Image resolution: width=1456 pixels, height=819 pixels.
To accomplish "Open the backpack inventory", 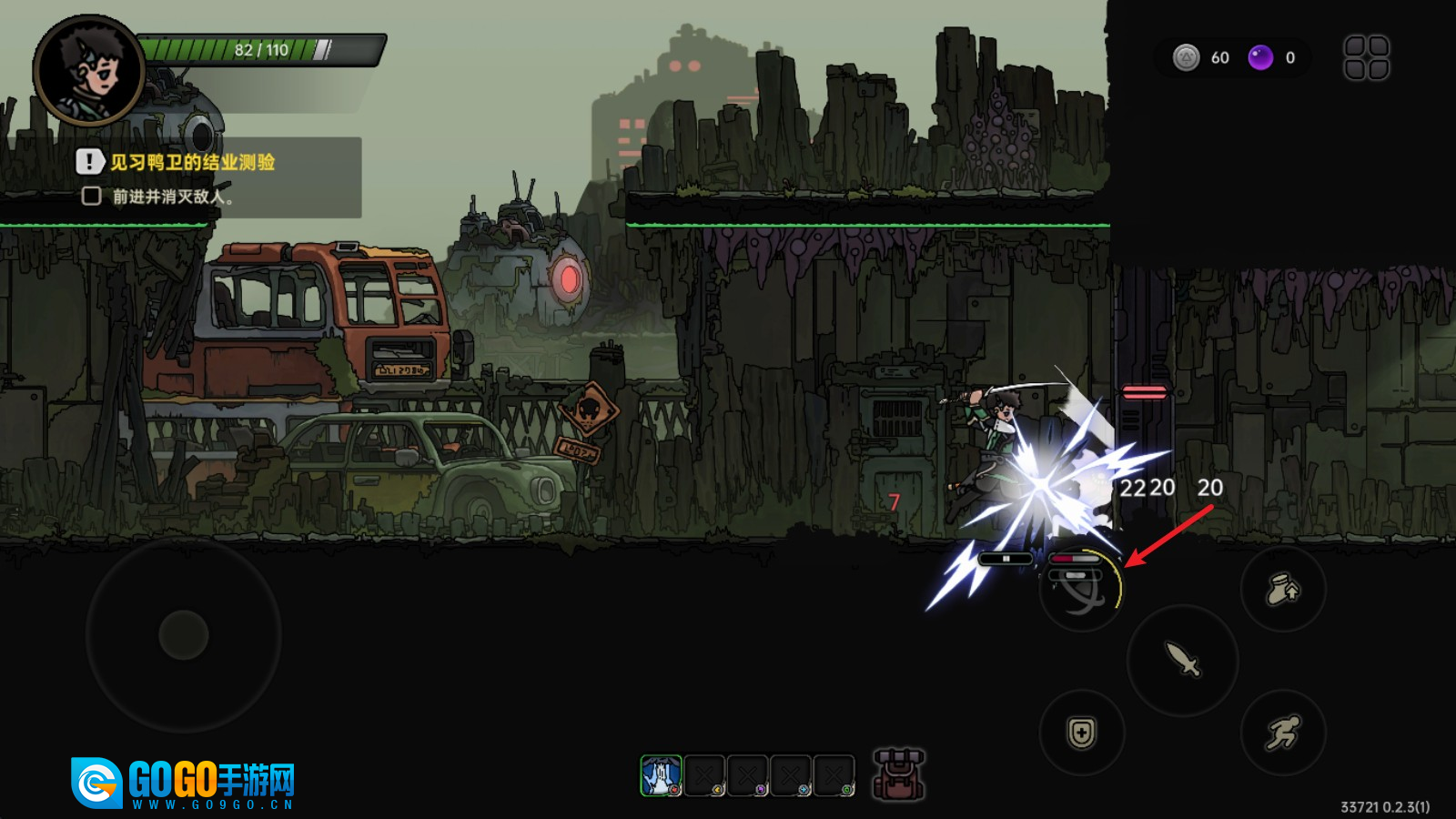I will click(x=898, y=774).
